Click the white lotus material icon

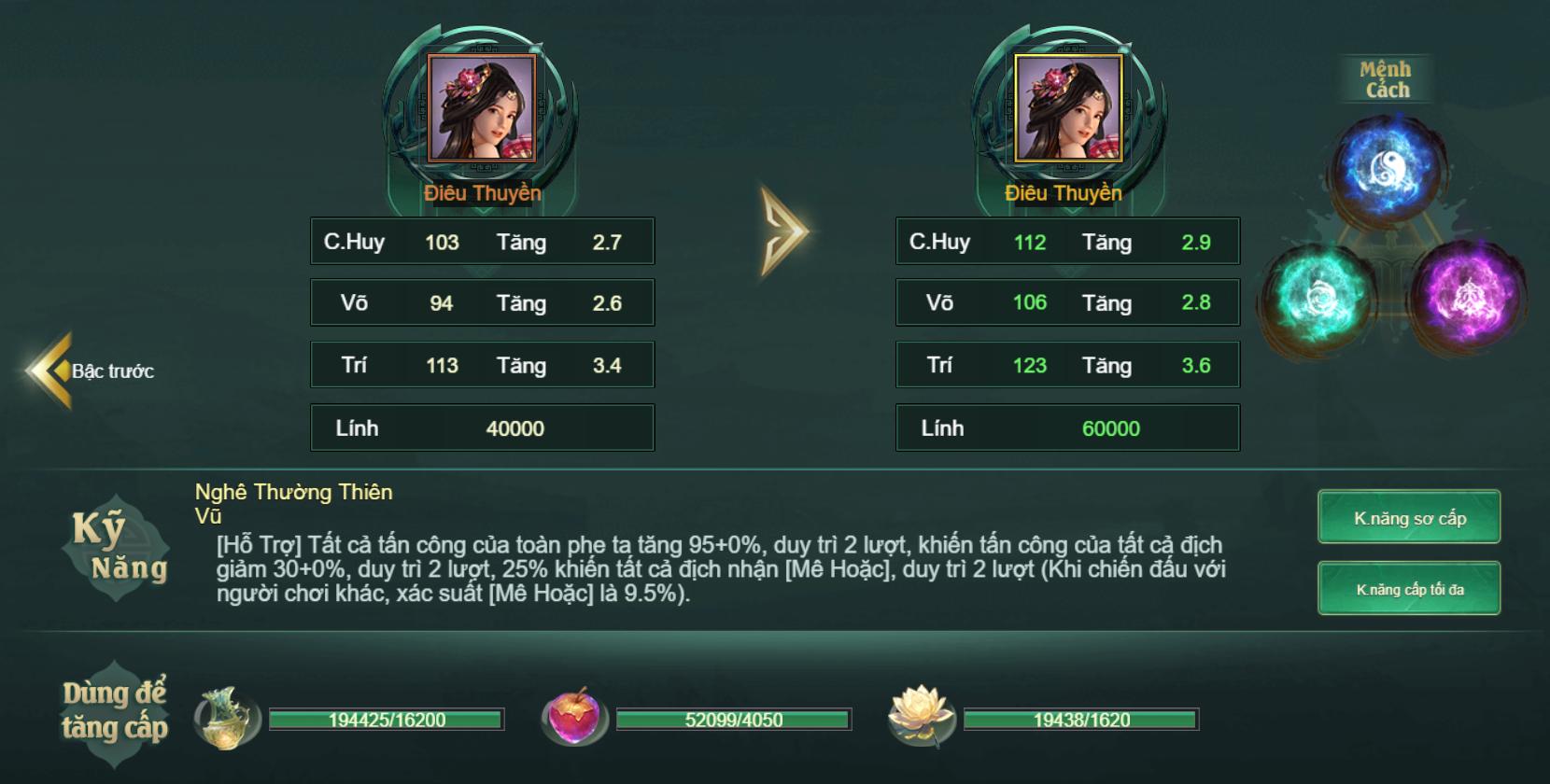click(x=921, y=717)
